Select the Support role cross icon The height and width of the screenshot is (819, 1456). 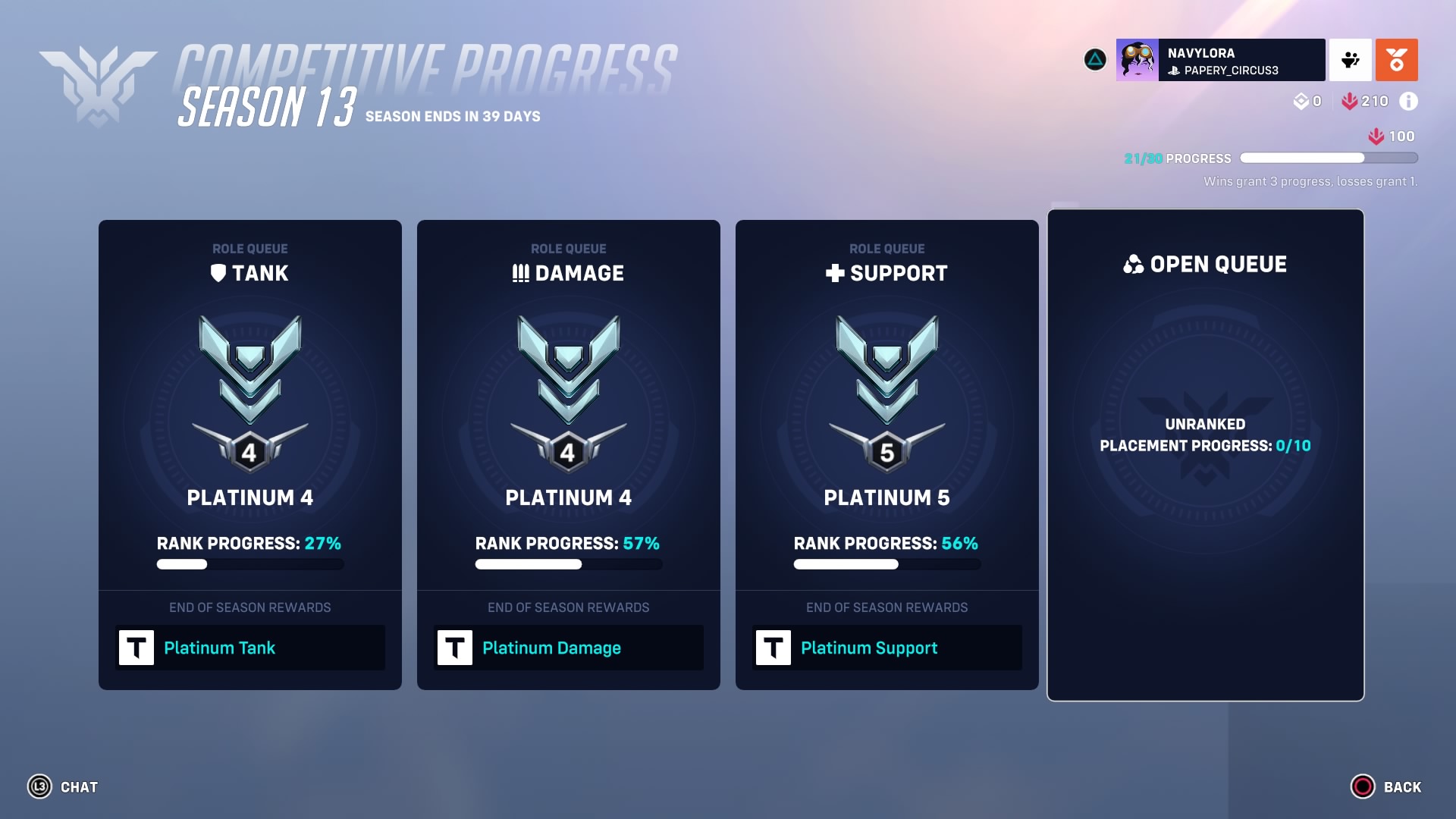837,274
